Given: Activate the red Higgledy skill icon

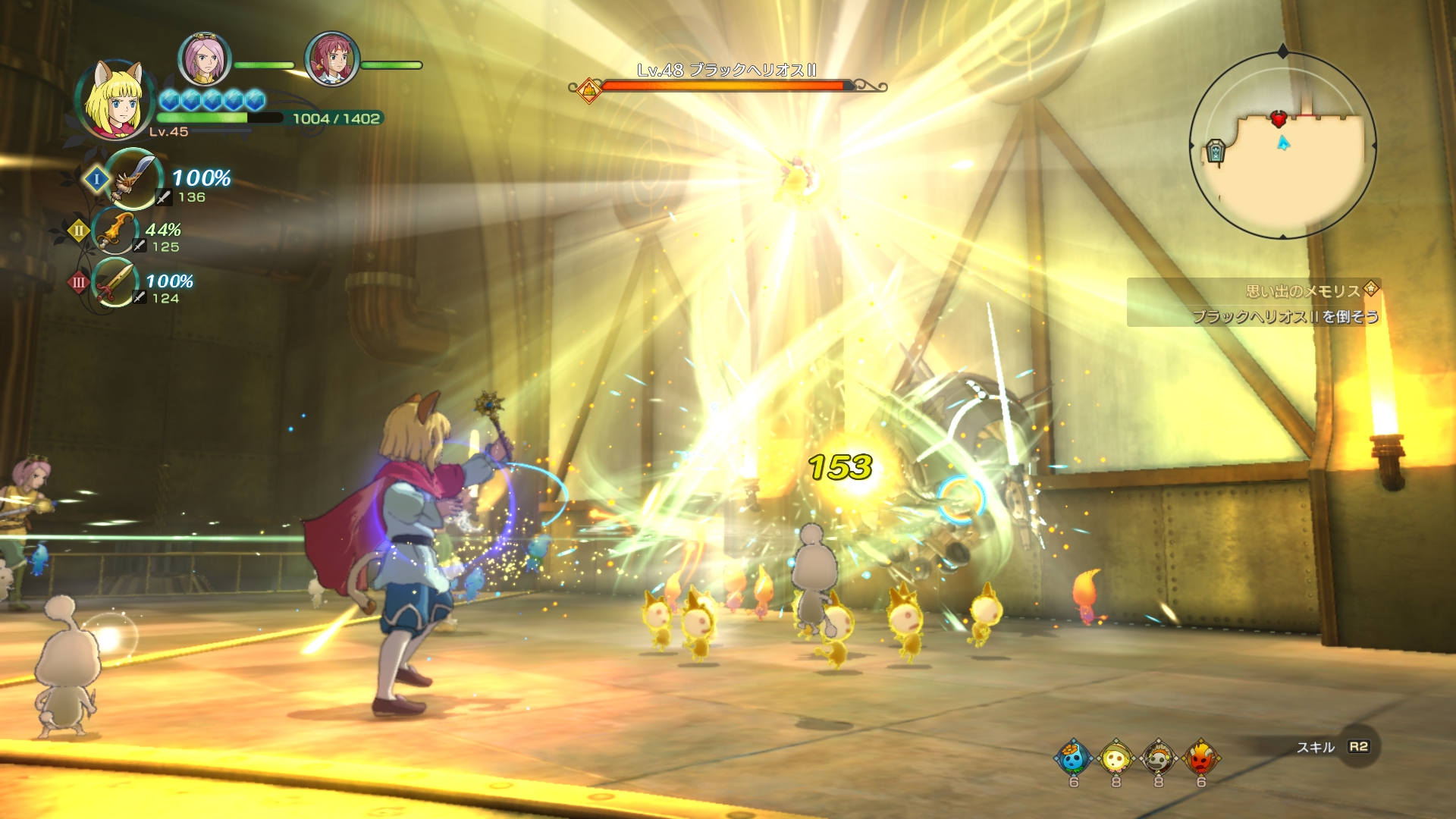Looking at the screenshot, I should [1201, 758].
